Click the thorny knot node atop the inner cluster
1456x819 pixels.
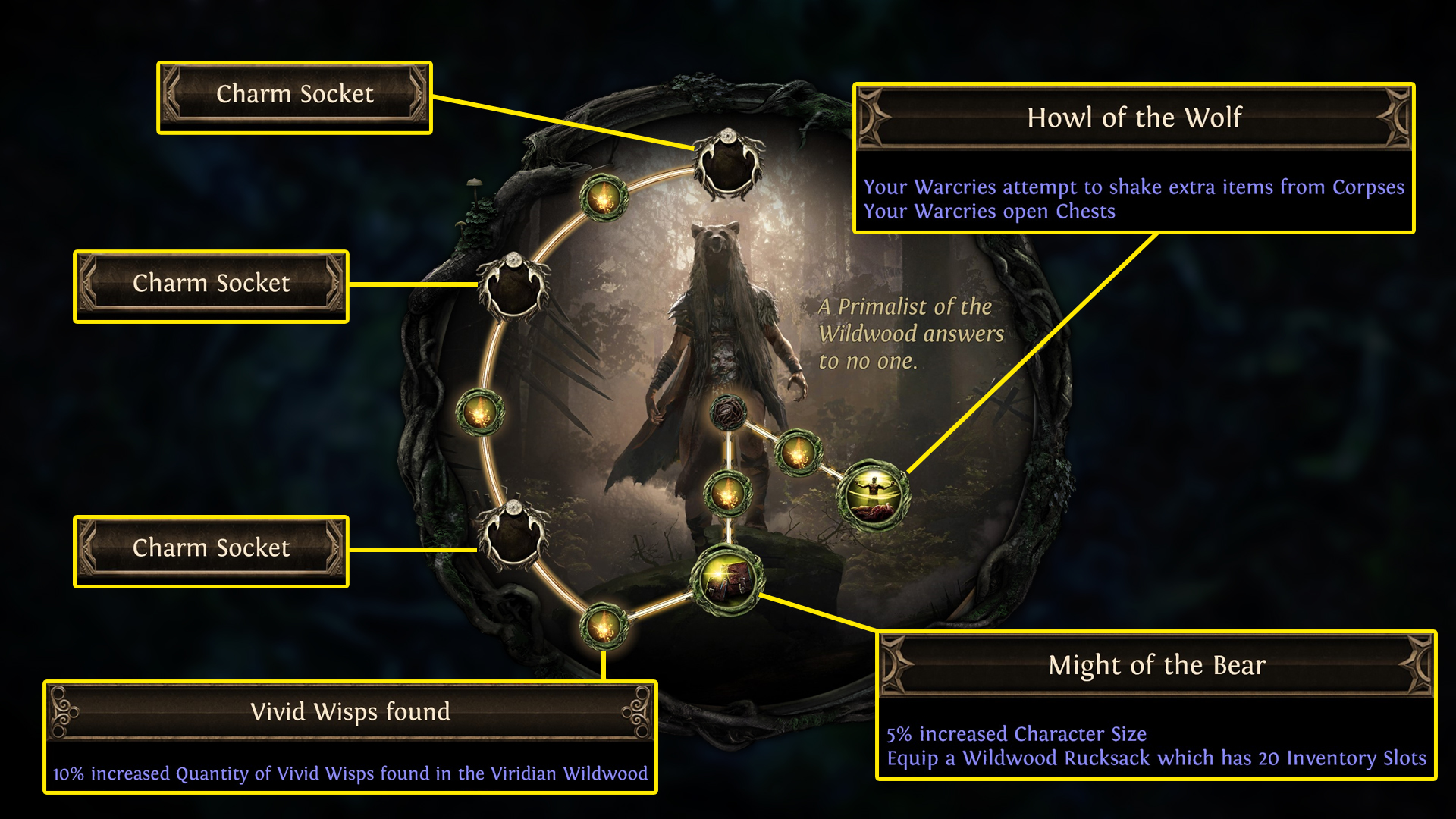728,413
